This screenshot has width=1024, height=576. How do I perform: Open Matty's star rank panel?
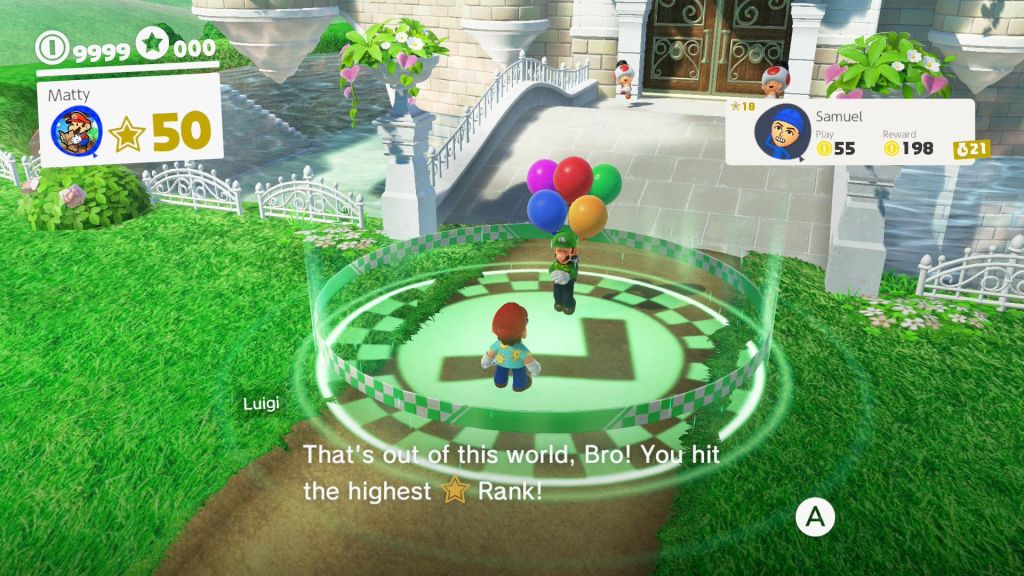[160, 132]
